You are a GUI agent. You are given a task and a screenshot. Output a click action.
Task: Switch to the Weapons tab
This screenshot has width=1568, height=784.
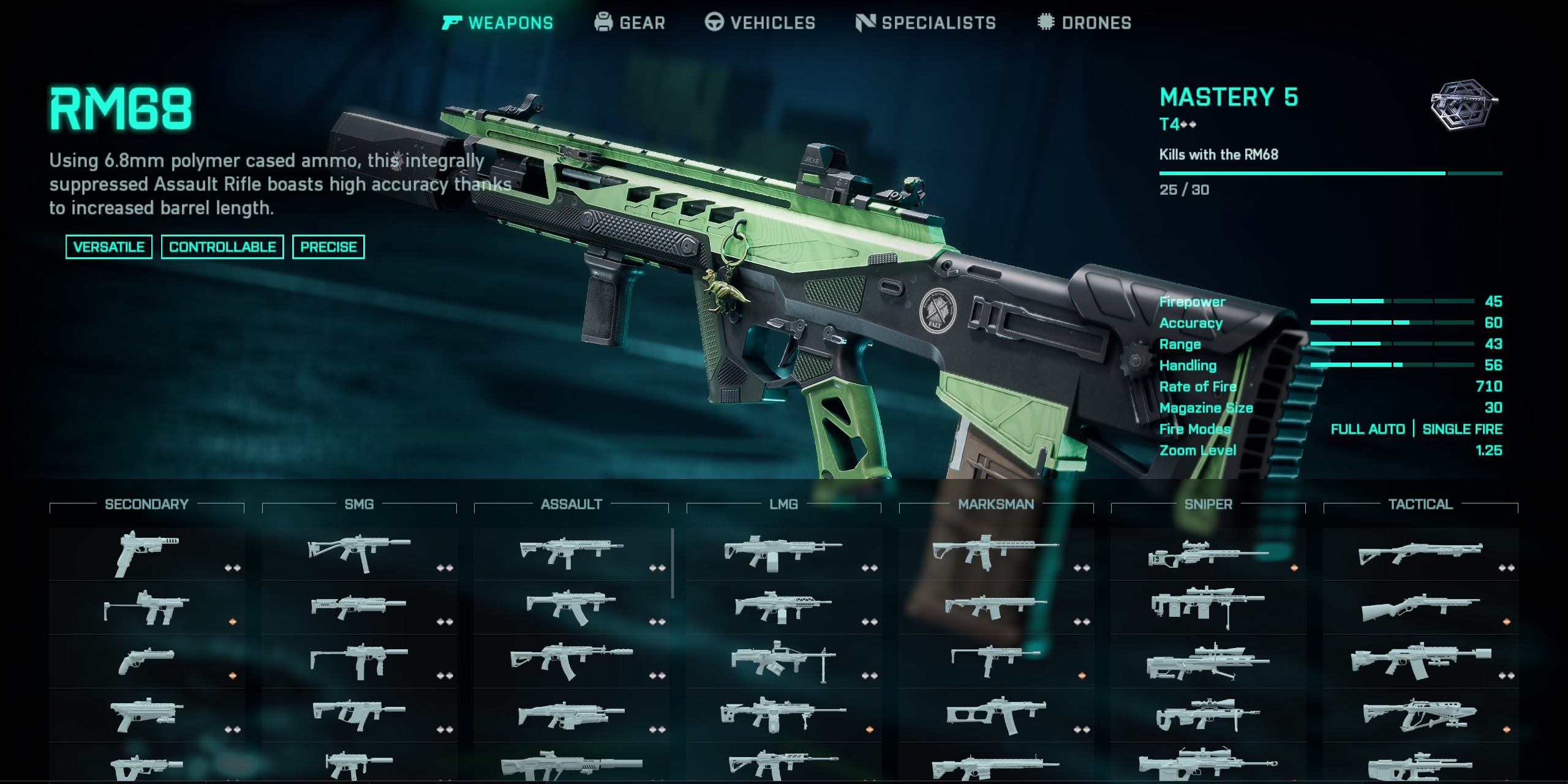point(497,23)
